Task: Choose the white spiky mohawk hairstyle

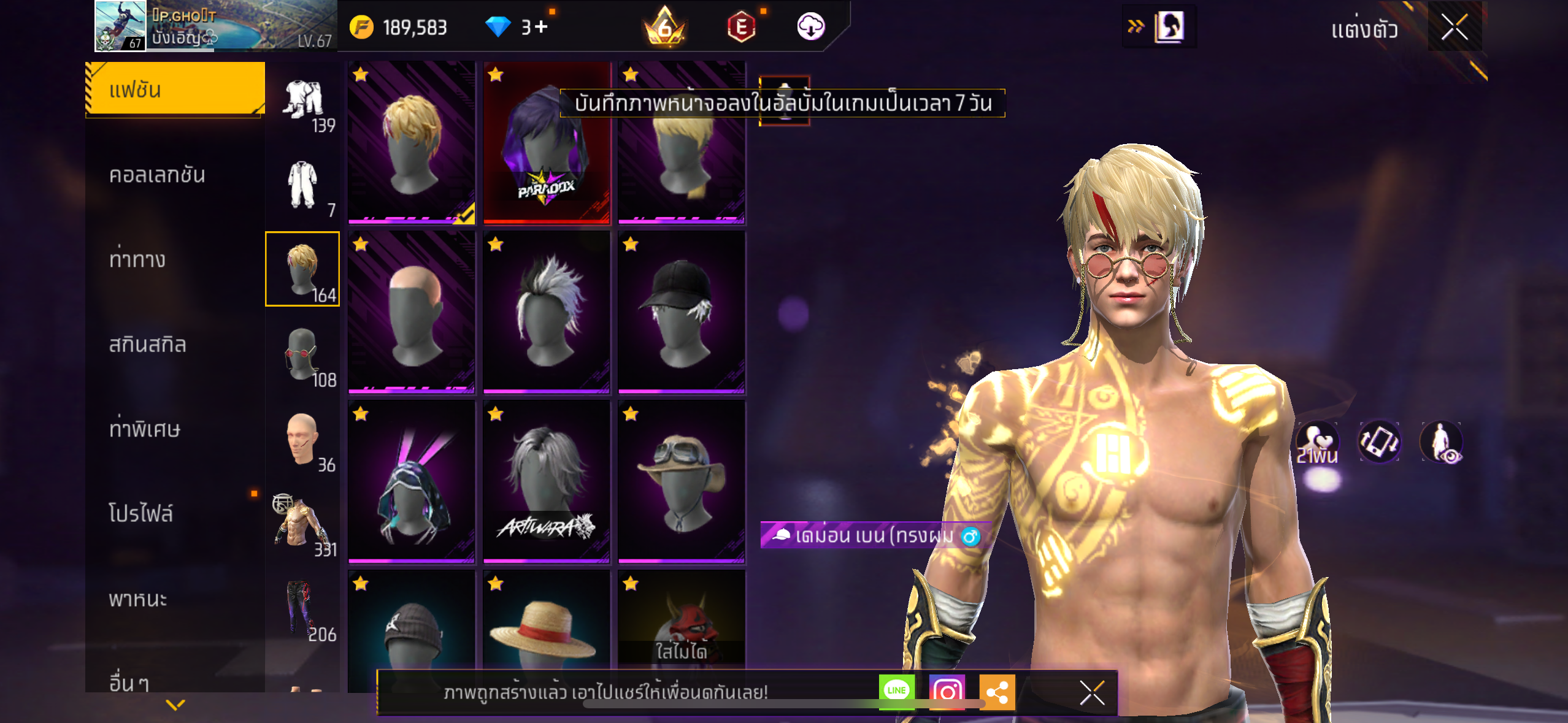Action: [x=547, y=313]
